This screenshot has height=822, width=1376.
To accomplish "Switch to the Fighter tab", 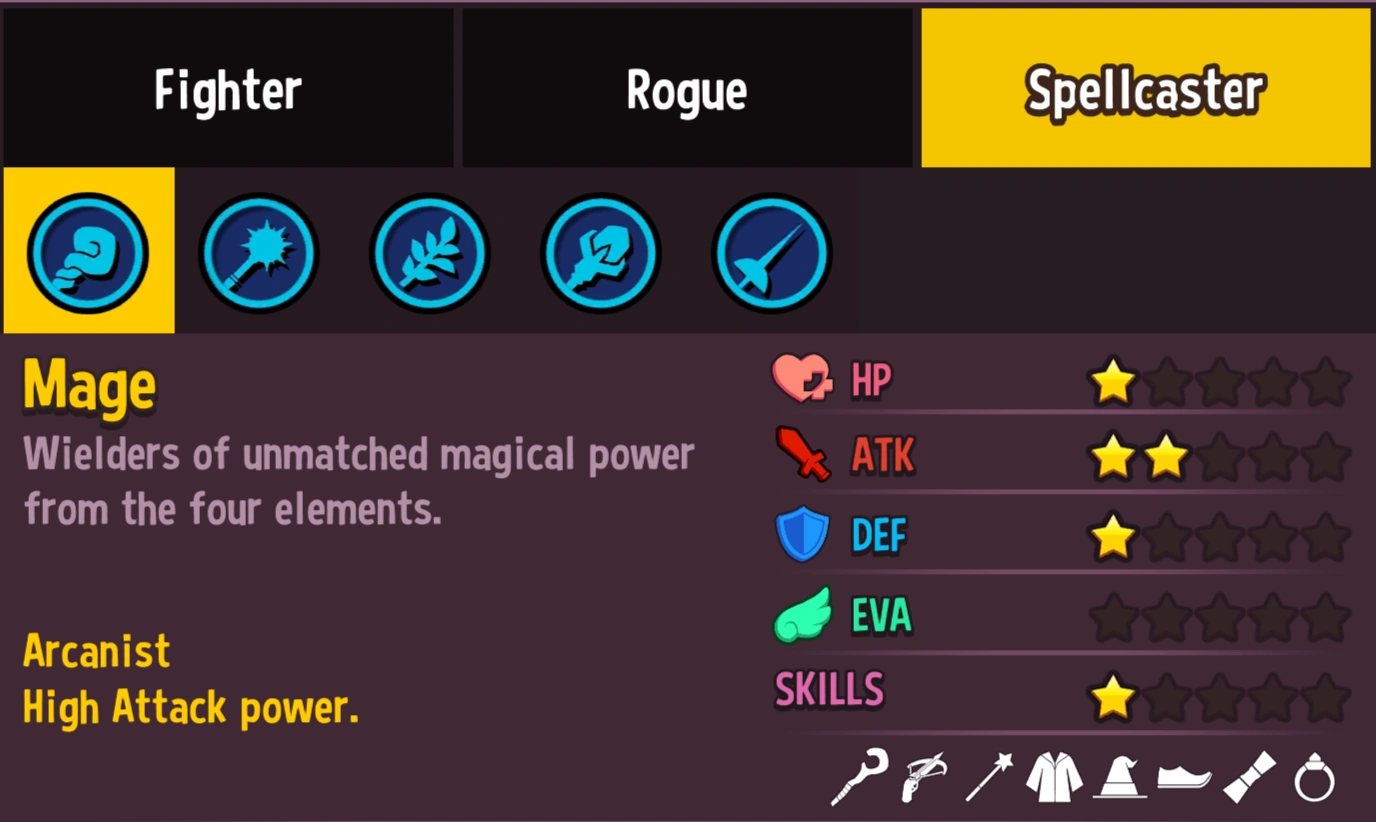I will click(x=228, y=88).
